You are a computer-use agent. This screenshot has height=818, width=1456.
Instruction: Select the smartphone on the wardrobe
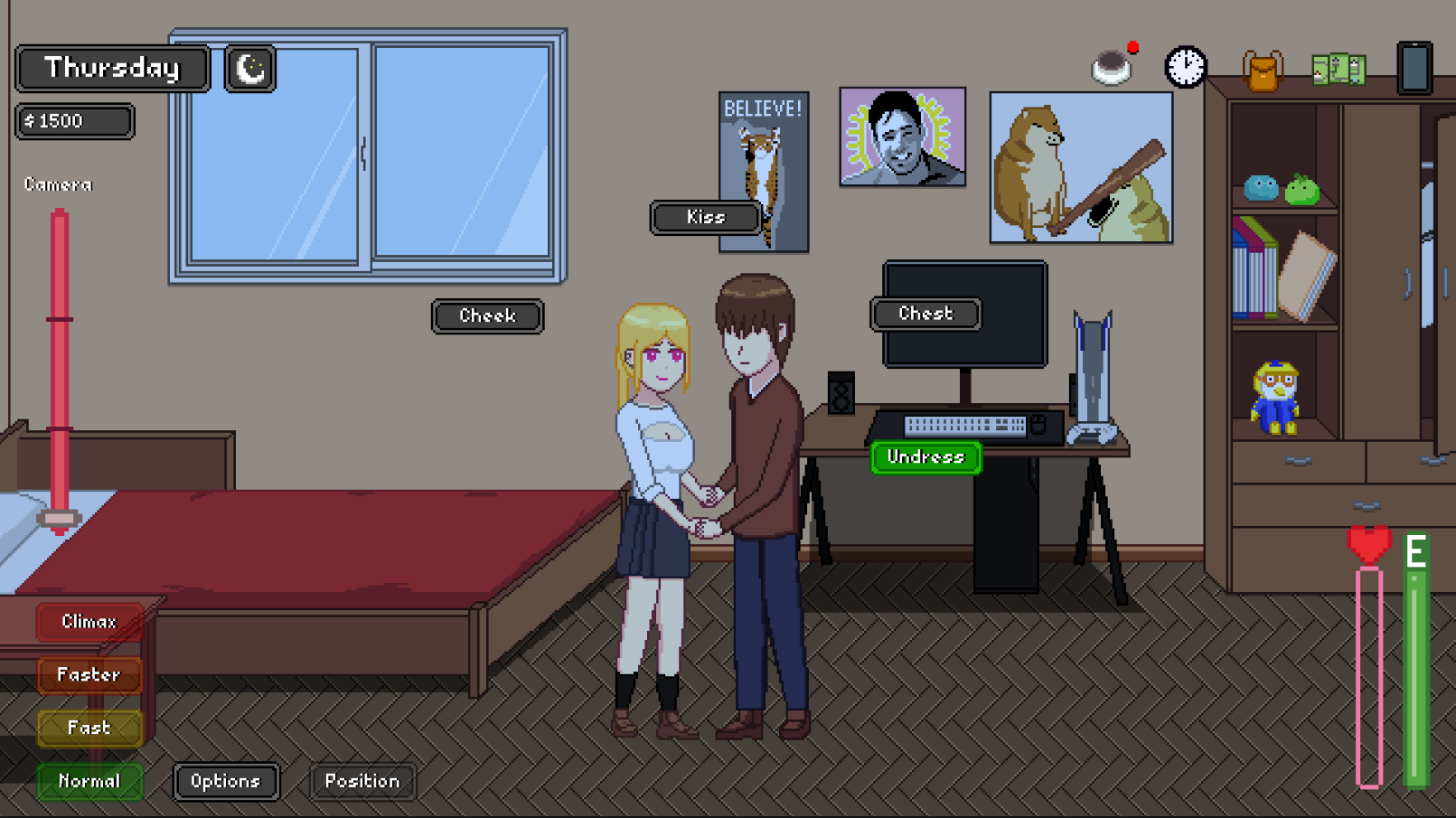(x=1413, y=67)
